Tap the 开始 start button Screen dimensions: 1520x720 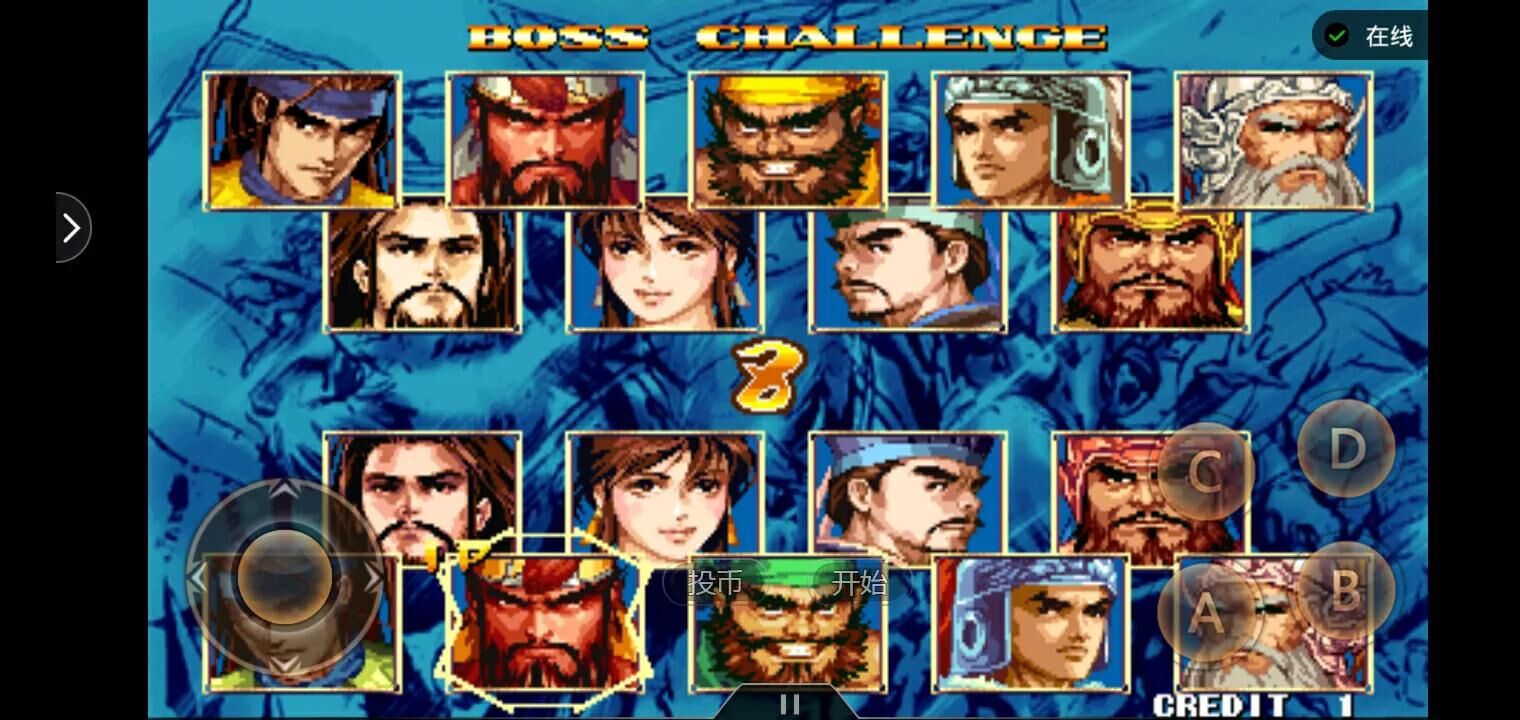coord(862,584)
